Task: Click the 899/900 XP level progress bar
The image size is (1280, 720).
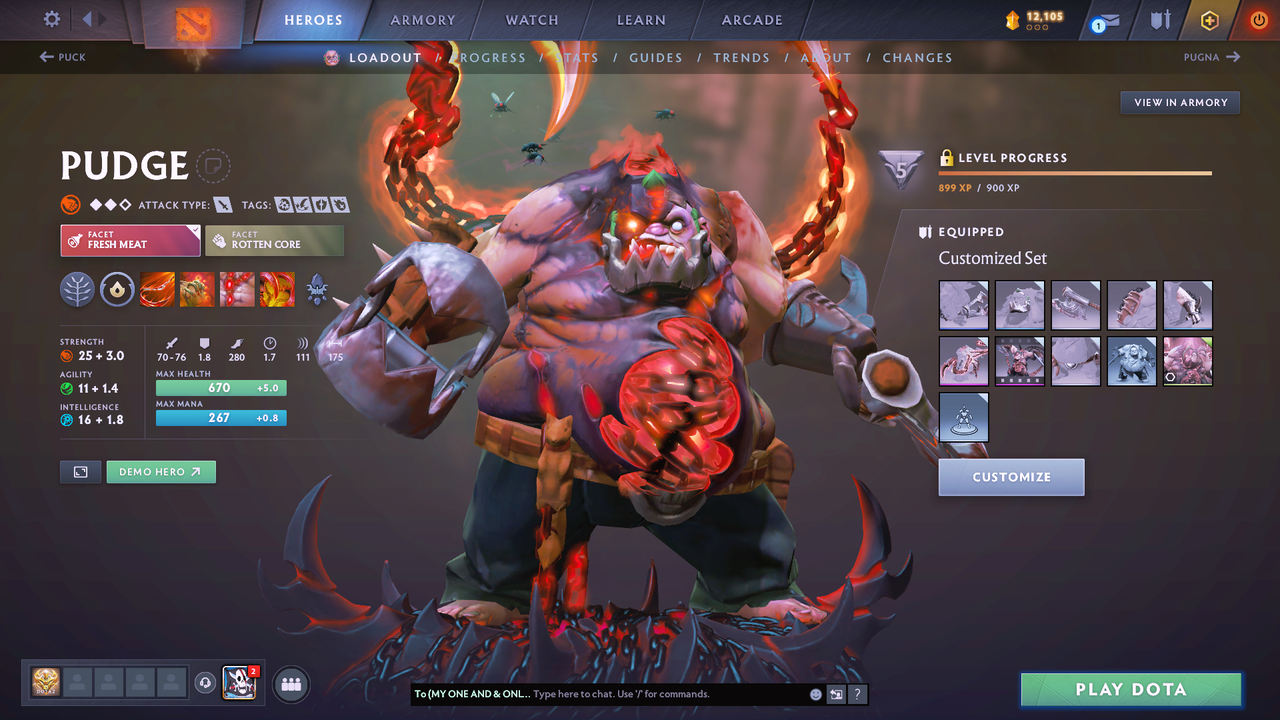Action: coord(1075,172)
